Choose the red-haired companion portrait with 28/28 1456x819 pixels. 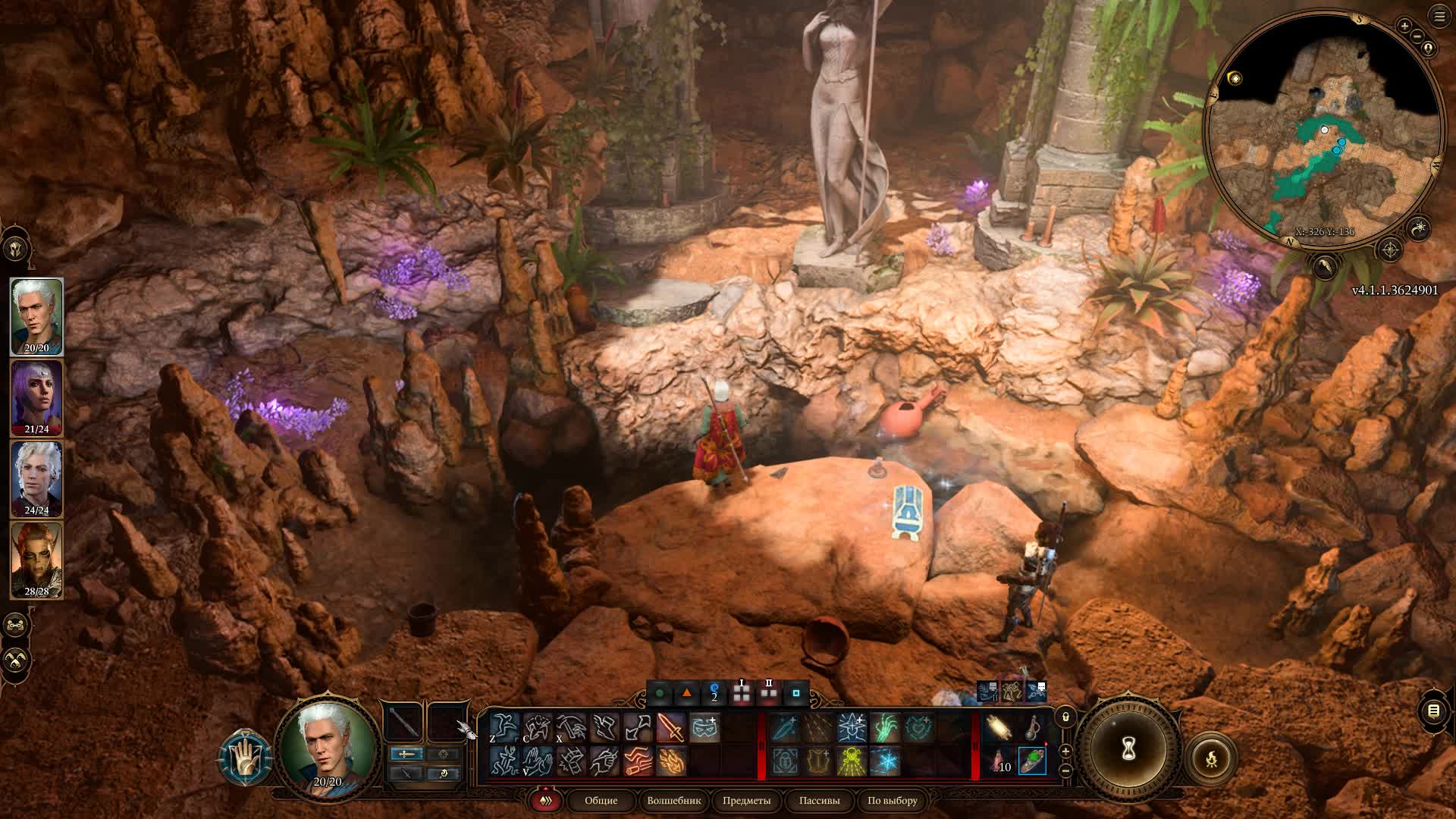36,560
